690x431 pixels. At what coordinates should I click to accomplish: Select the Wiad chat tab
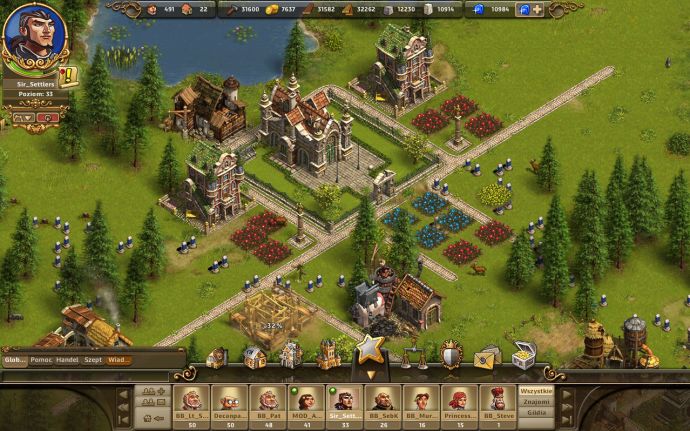118,360
